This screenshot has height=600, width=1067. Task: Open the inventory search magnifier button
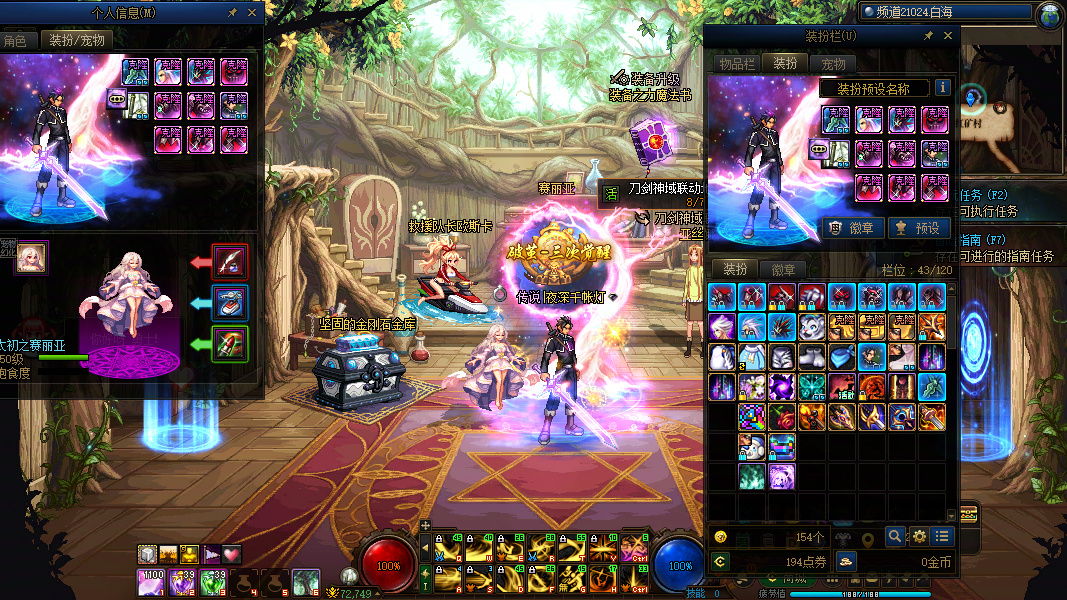[894, 536]
